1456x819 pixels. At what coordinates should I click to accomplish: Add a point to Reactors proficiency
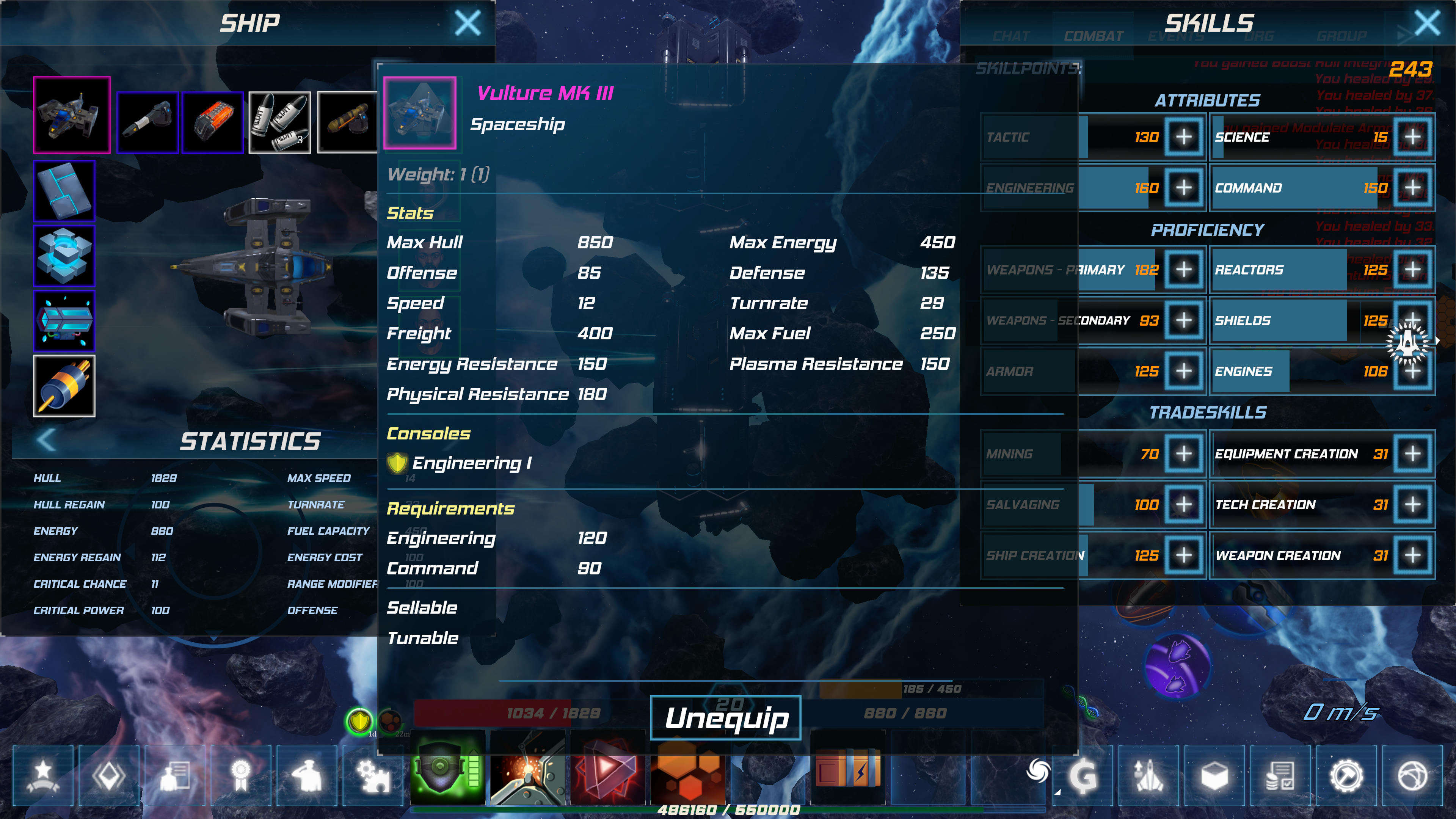pyautogui.click(x=1412, y=270)
